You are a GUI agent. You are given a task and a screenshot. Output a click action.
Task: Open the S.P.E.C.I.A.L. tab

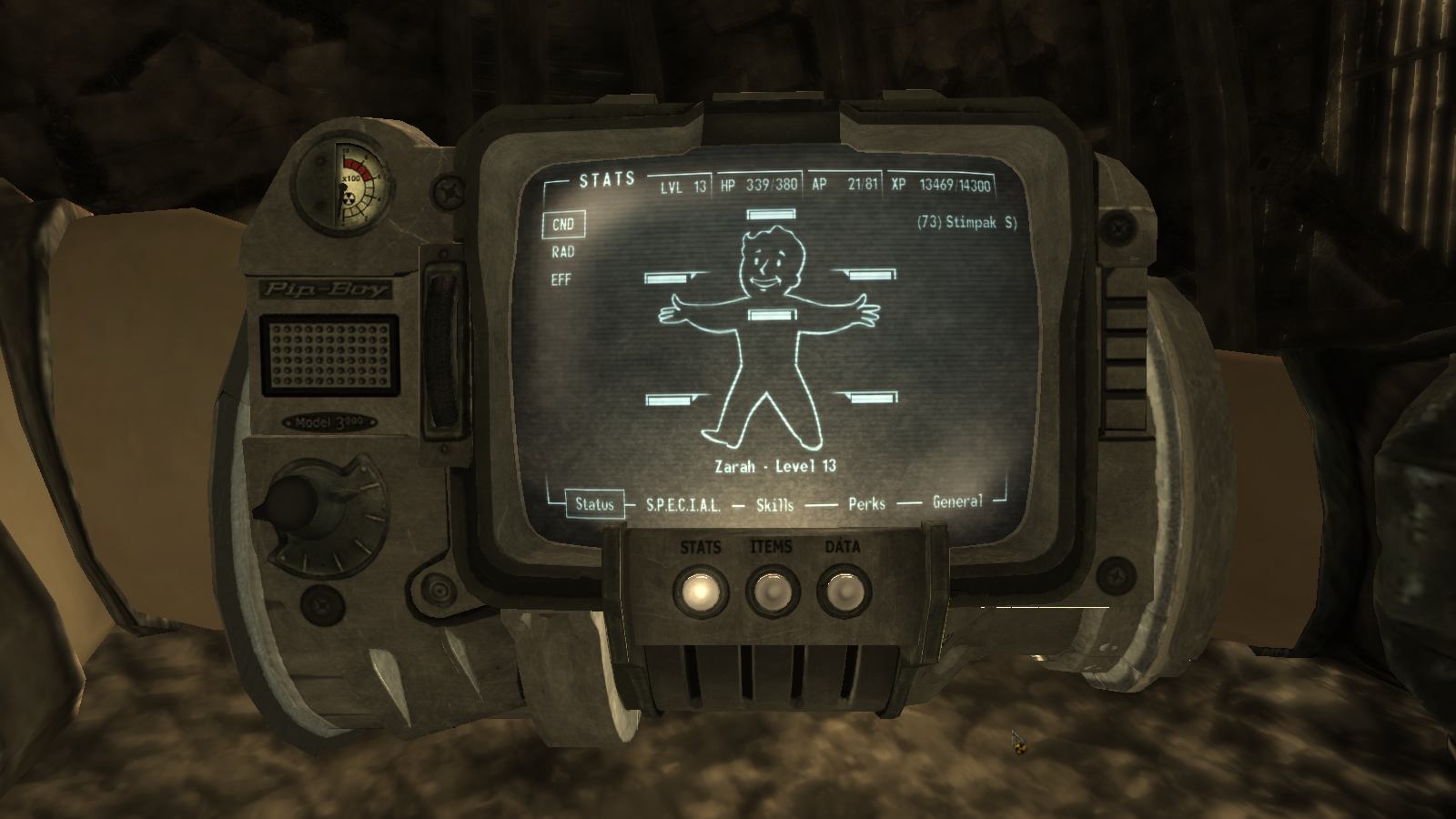click(x=682, y=505)
